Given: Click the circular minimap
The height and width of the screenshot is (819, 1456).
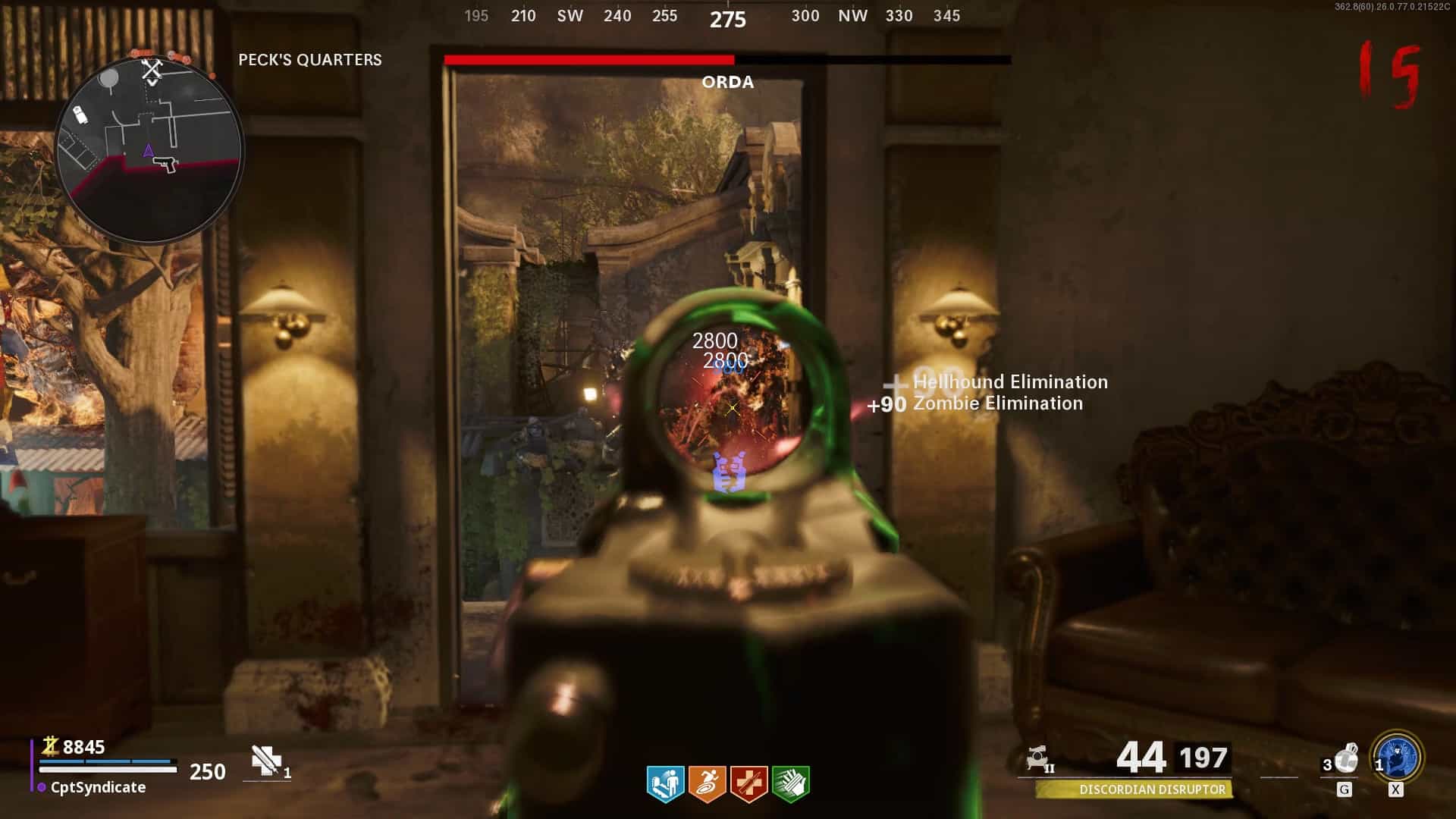Looking at the screenshot, I should (149, 149).
